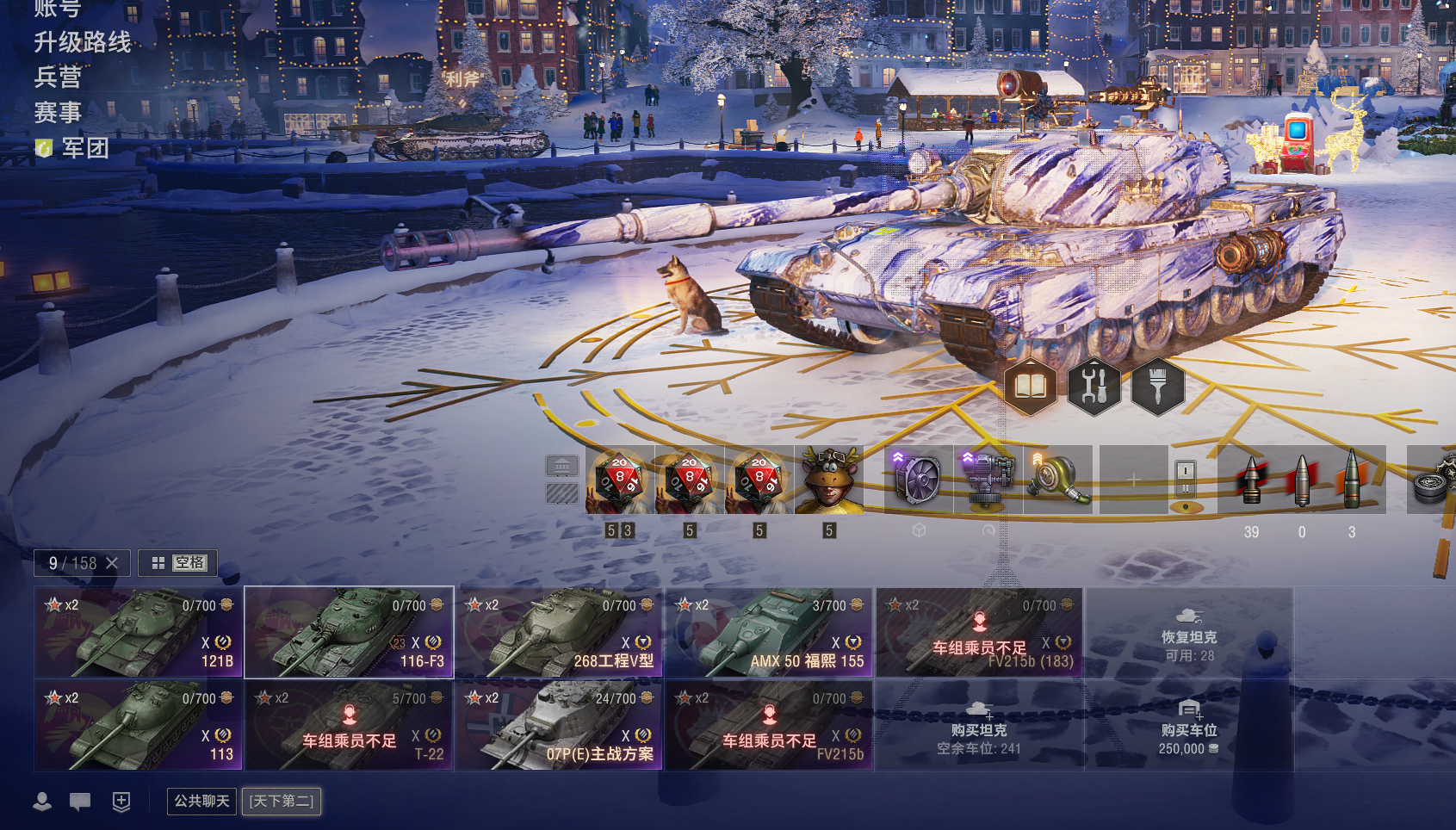This screenshot has height=830, width=1456.
Task: Open the 公共聊天 public chat tab
Action: [201, 801]
